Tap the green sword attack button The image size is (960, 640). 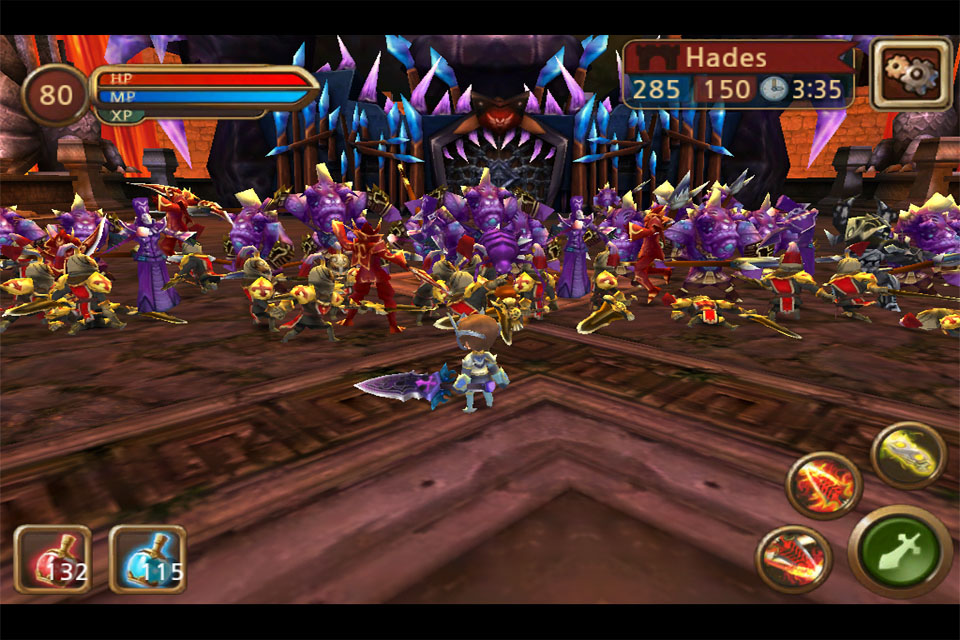pos(900,551)
